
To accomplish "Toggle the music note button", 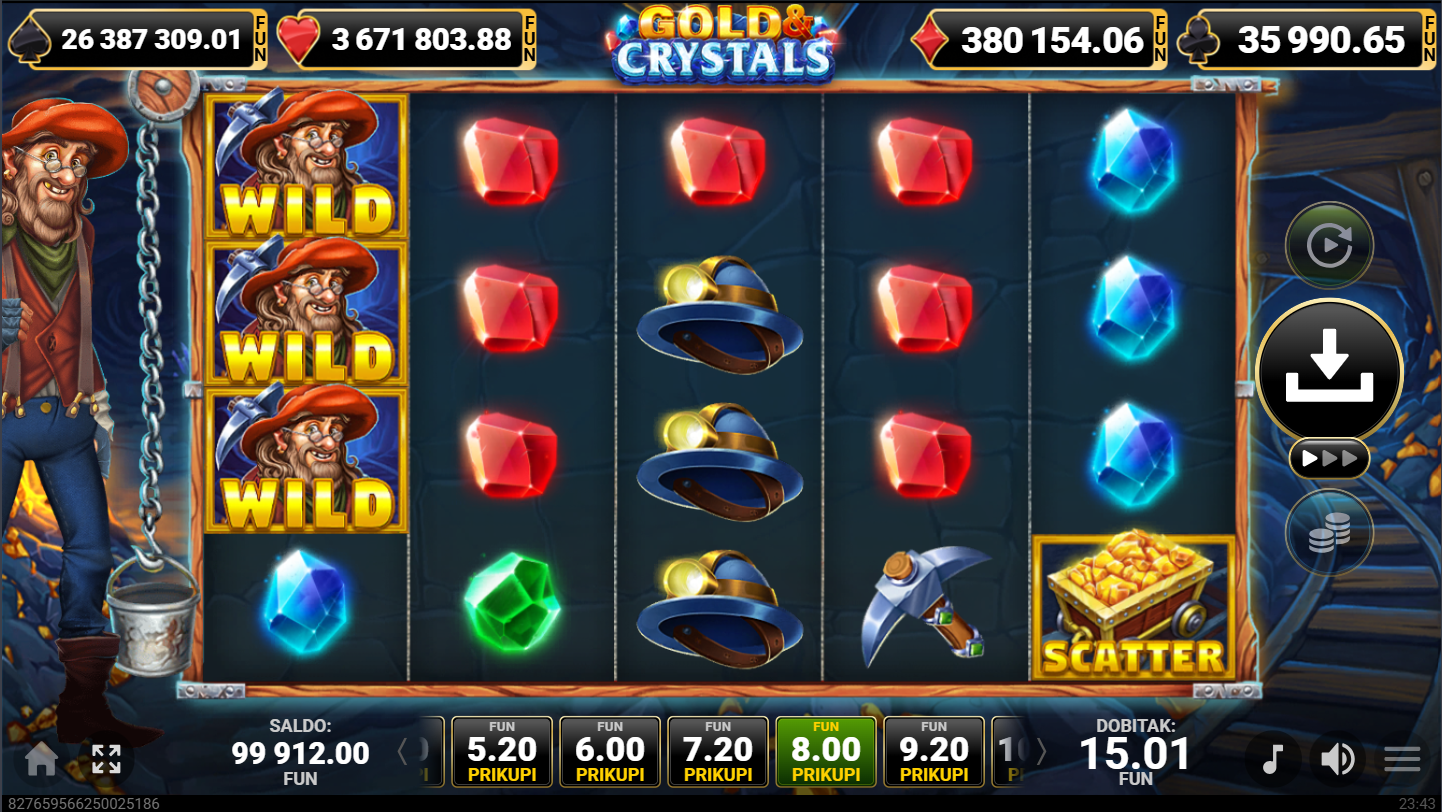I will point(1272,760).
